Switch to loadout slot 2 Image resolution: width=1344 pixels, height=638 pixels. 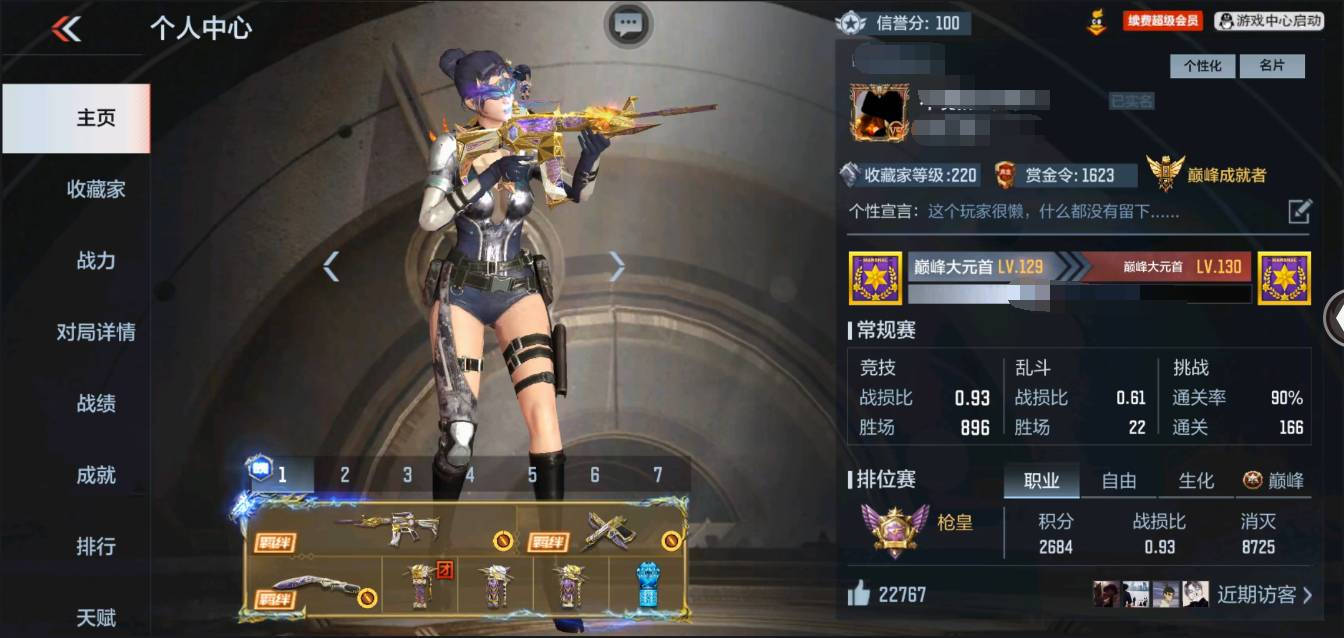point(344,475)
